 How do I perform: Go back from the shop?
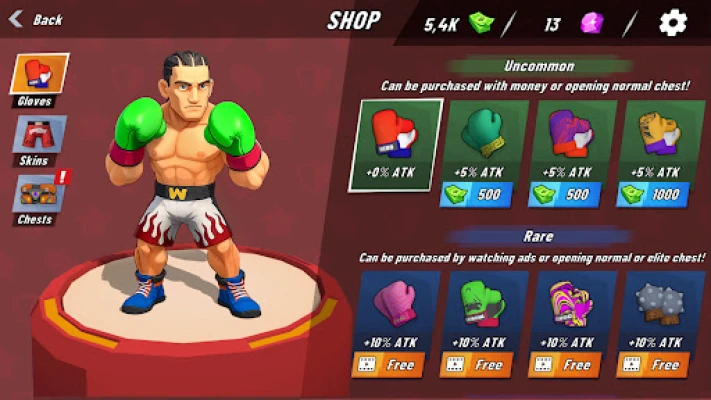(35, 19)
